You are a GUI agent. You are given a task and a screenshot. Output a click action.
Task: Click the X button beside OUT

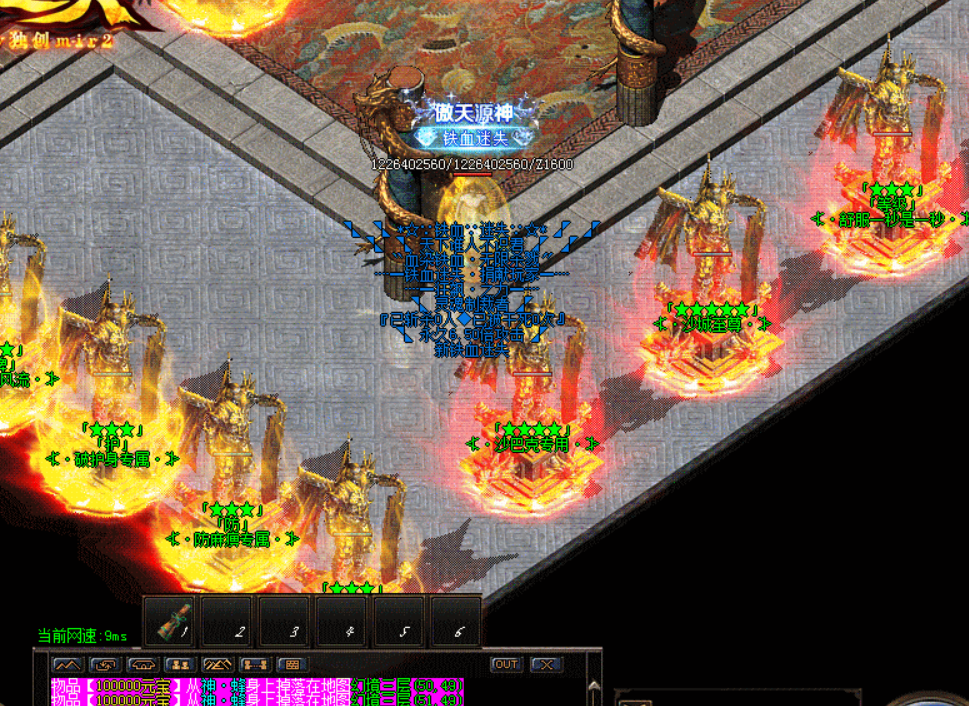tap(545, 664)
